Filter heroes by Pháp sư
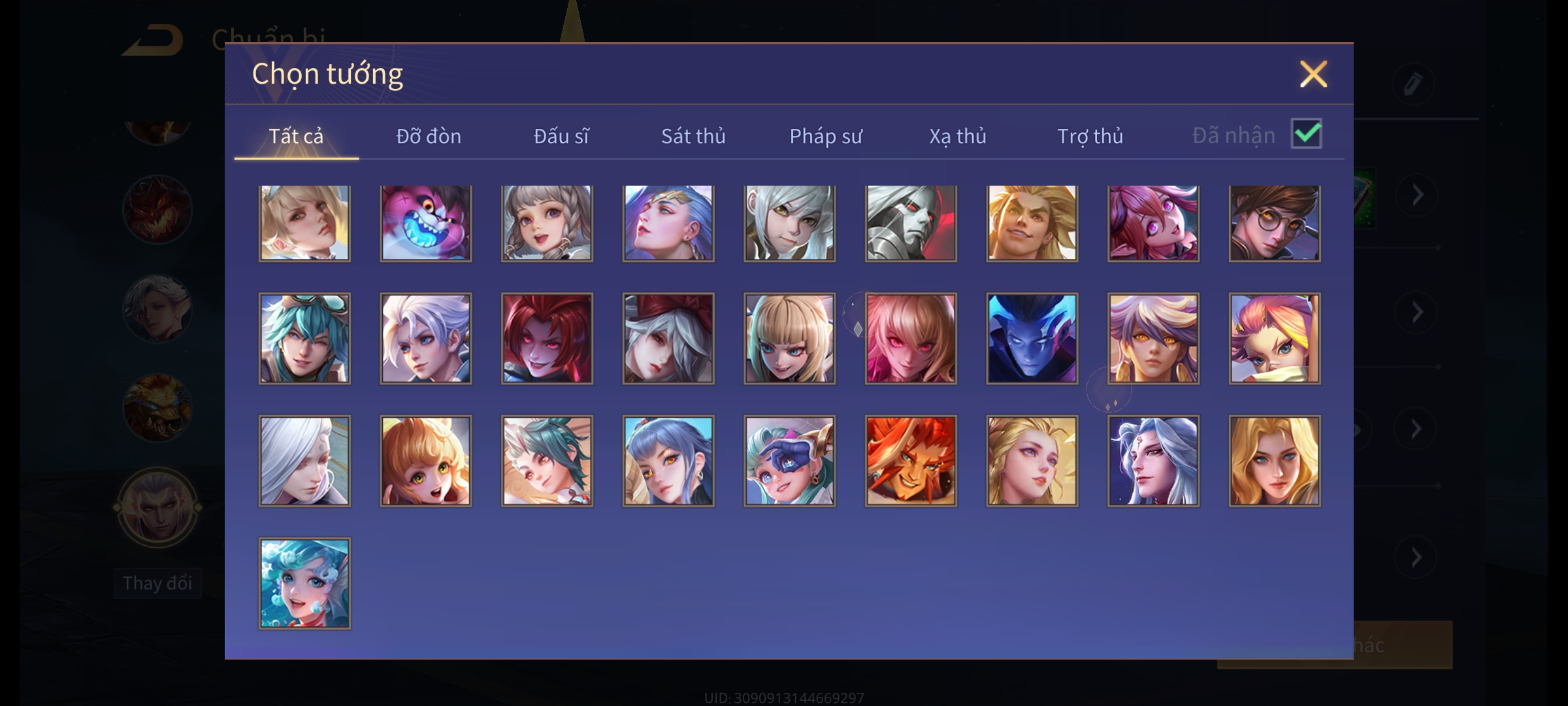 826,136
